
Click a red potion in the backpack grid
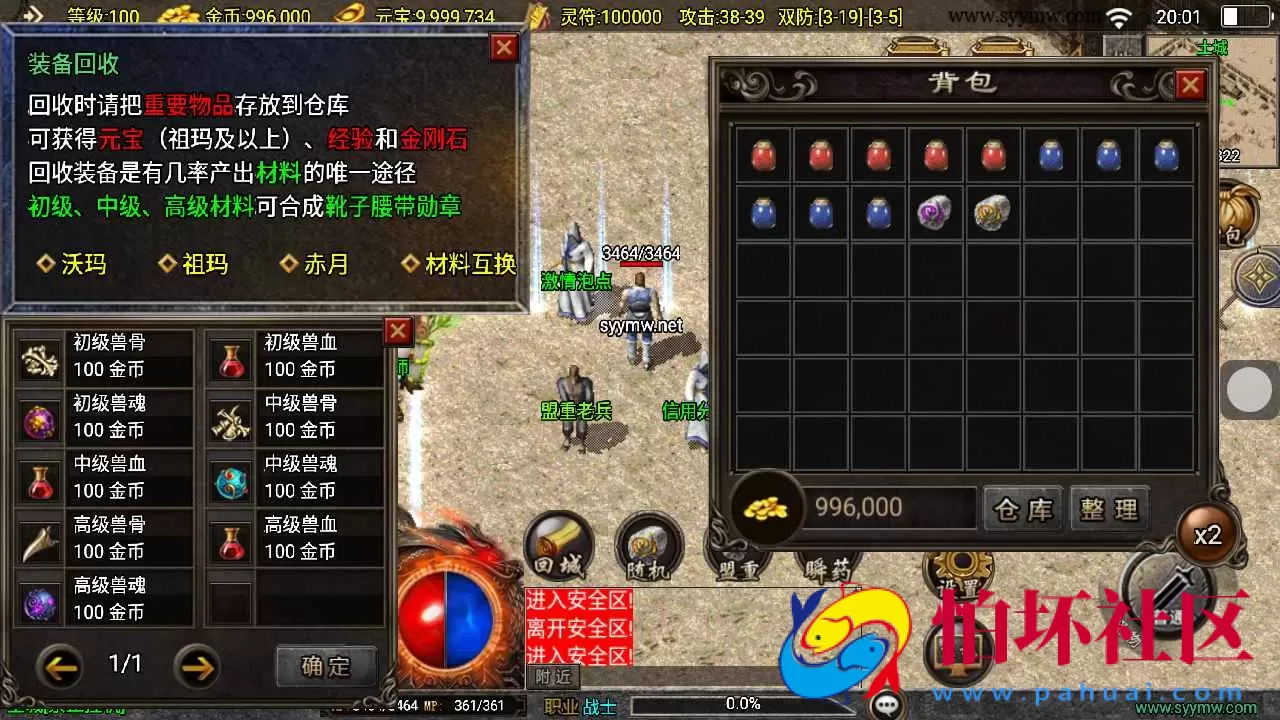tap(761, 156)
